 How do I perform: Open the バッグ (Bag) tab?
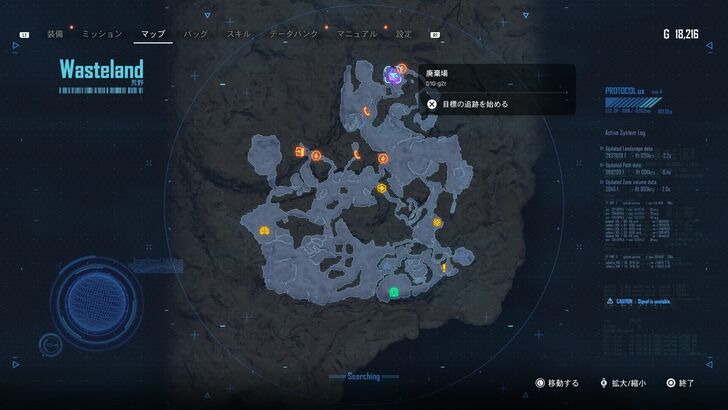point(195,34)
